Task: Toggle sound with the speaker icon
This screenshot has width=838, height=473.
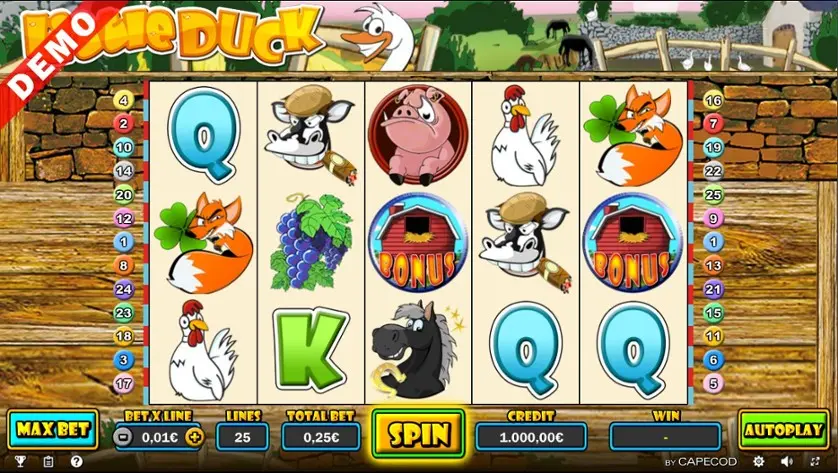Action: click(x=786, y=462)
